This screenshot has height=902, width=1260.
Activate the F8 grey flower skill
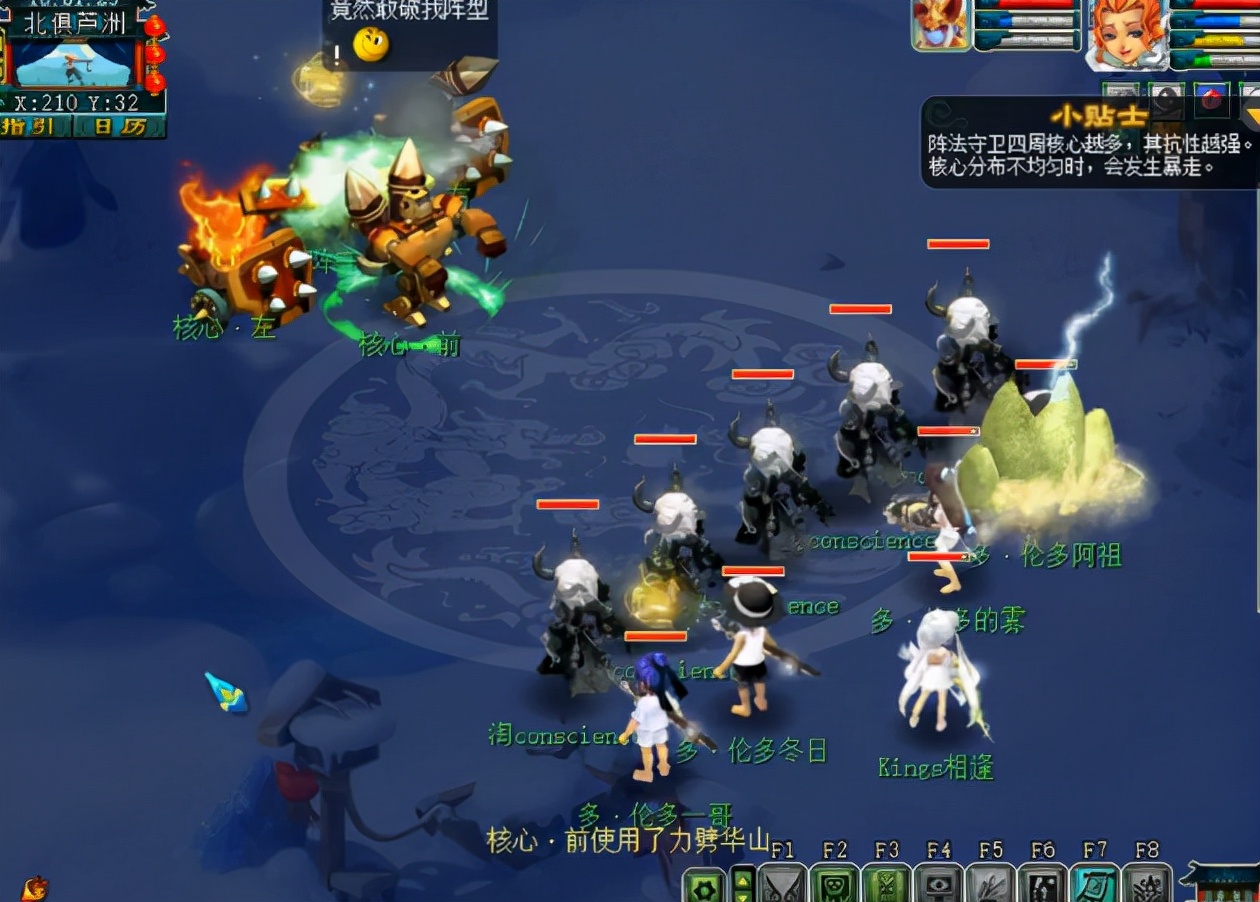coord(1146,884)
